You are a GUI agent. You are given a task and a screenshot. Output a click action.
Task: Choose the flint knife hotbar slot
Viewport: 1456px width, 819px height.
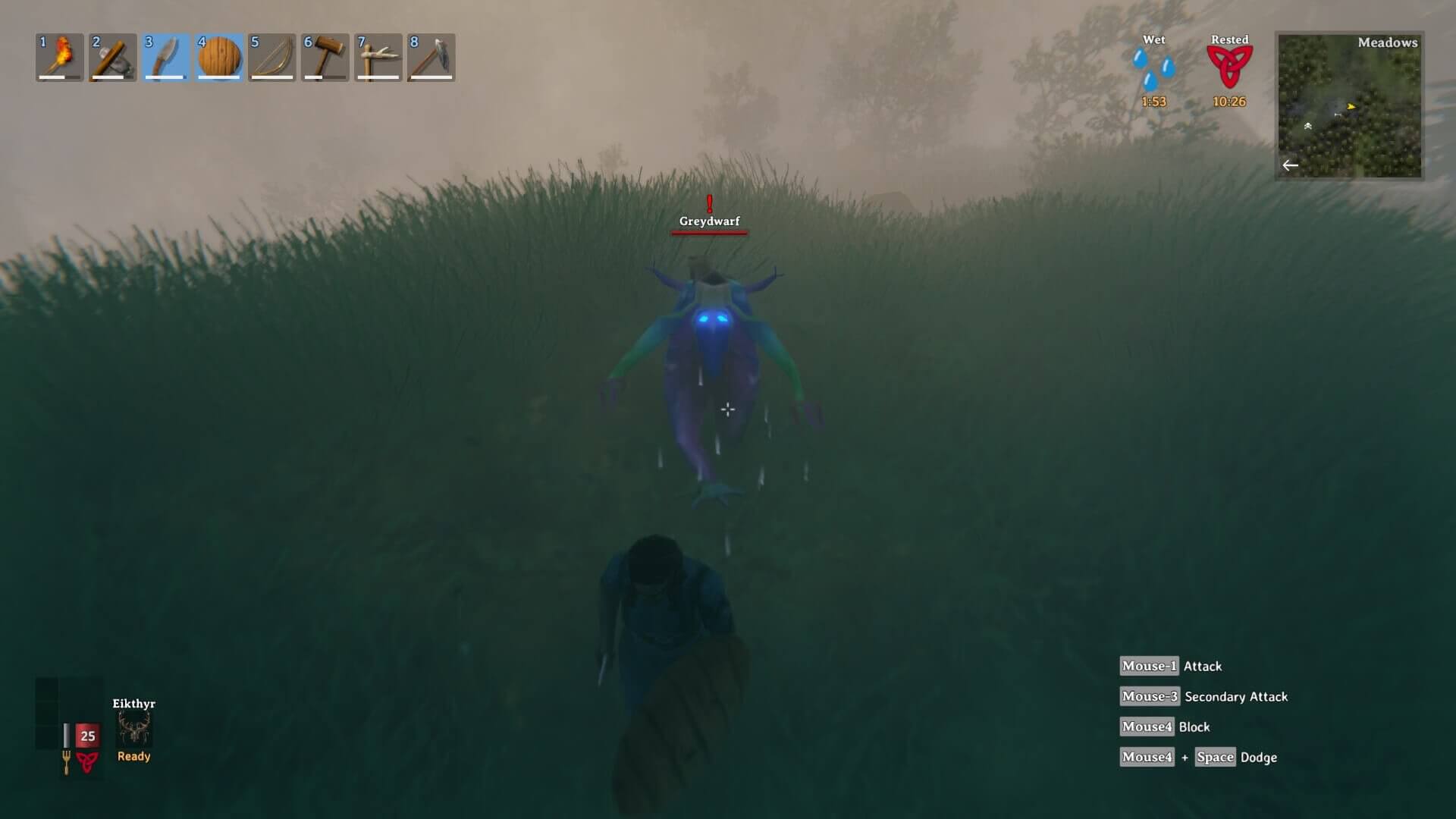click(x=166, y=57)
